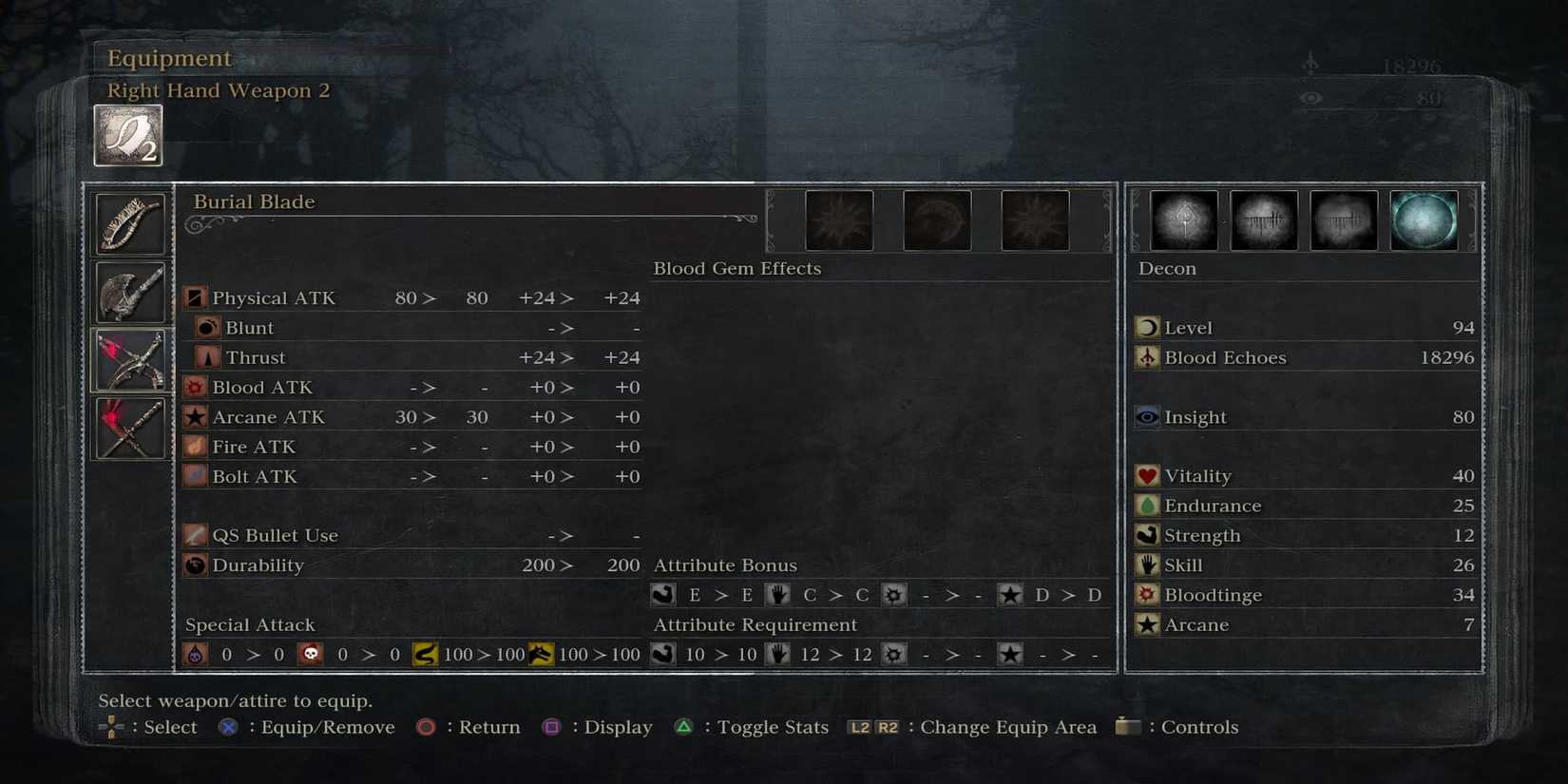Click the Strength paw icon under Attribute Bonus
This screenshot has height=784, width=1568.
pyautogui.click(x=662, y=594)
